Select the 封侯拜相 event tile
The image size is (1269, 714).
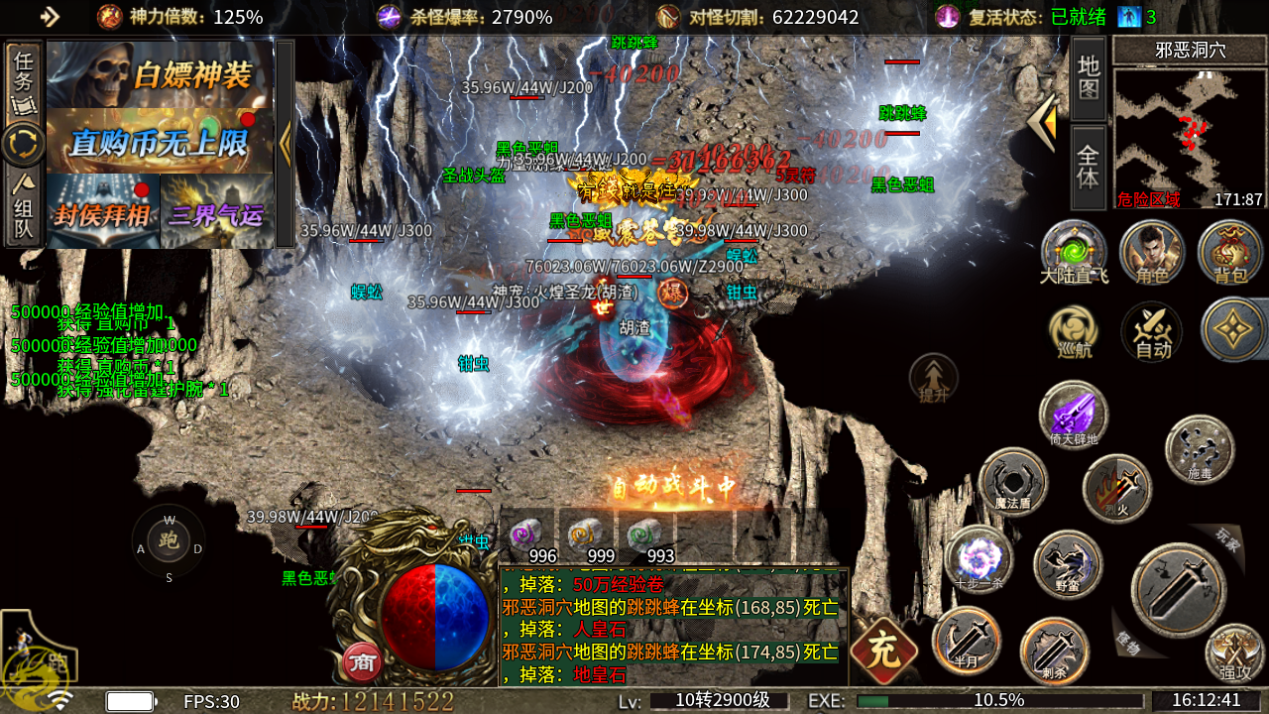click(x=103, y=210)
